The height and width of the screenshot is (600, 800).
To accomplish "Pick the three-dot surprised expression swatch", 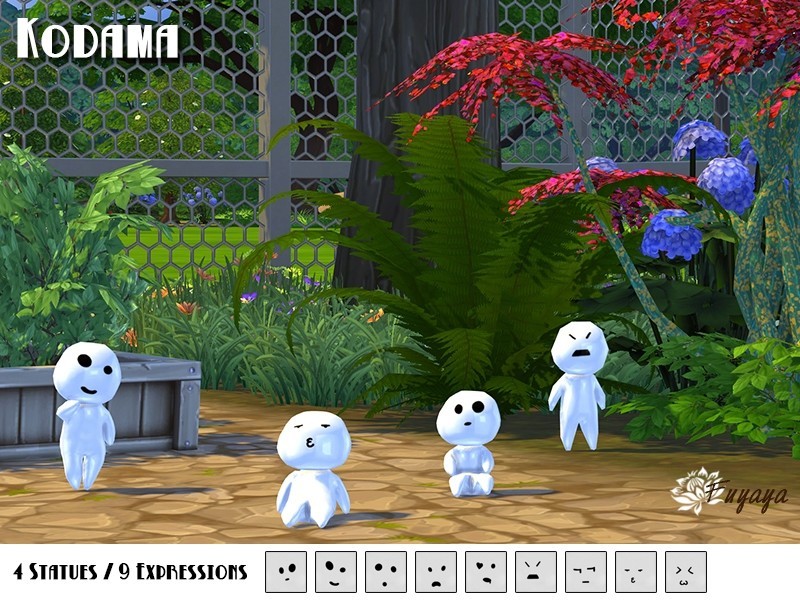I will click(x=386, y=572).
